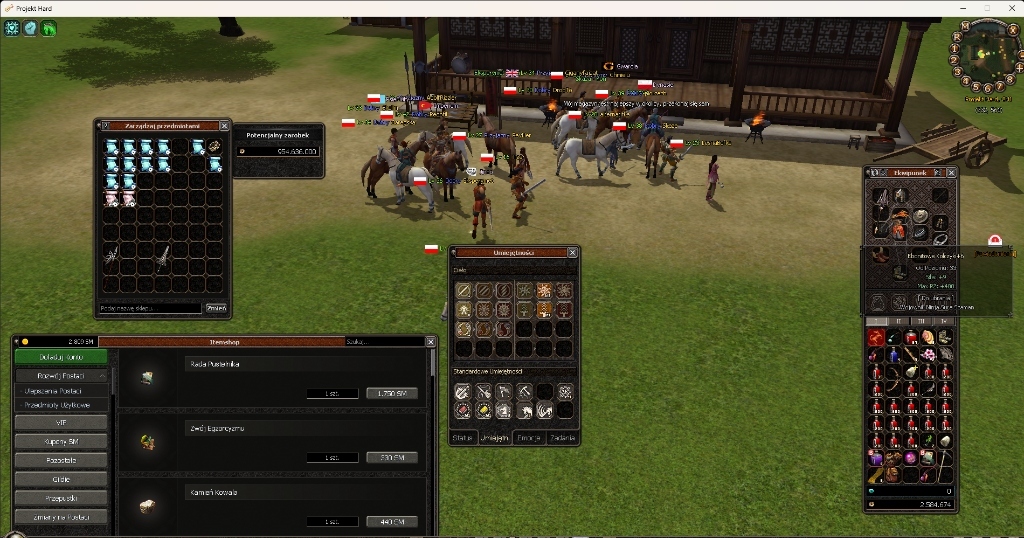This screenshot has width=1024, height=538.
Task: Show the Zadania tab
Action: (x=562, y=437)
